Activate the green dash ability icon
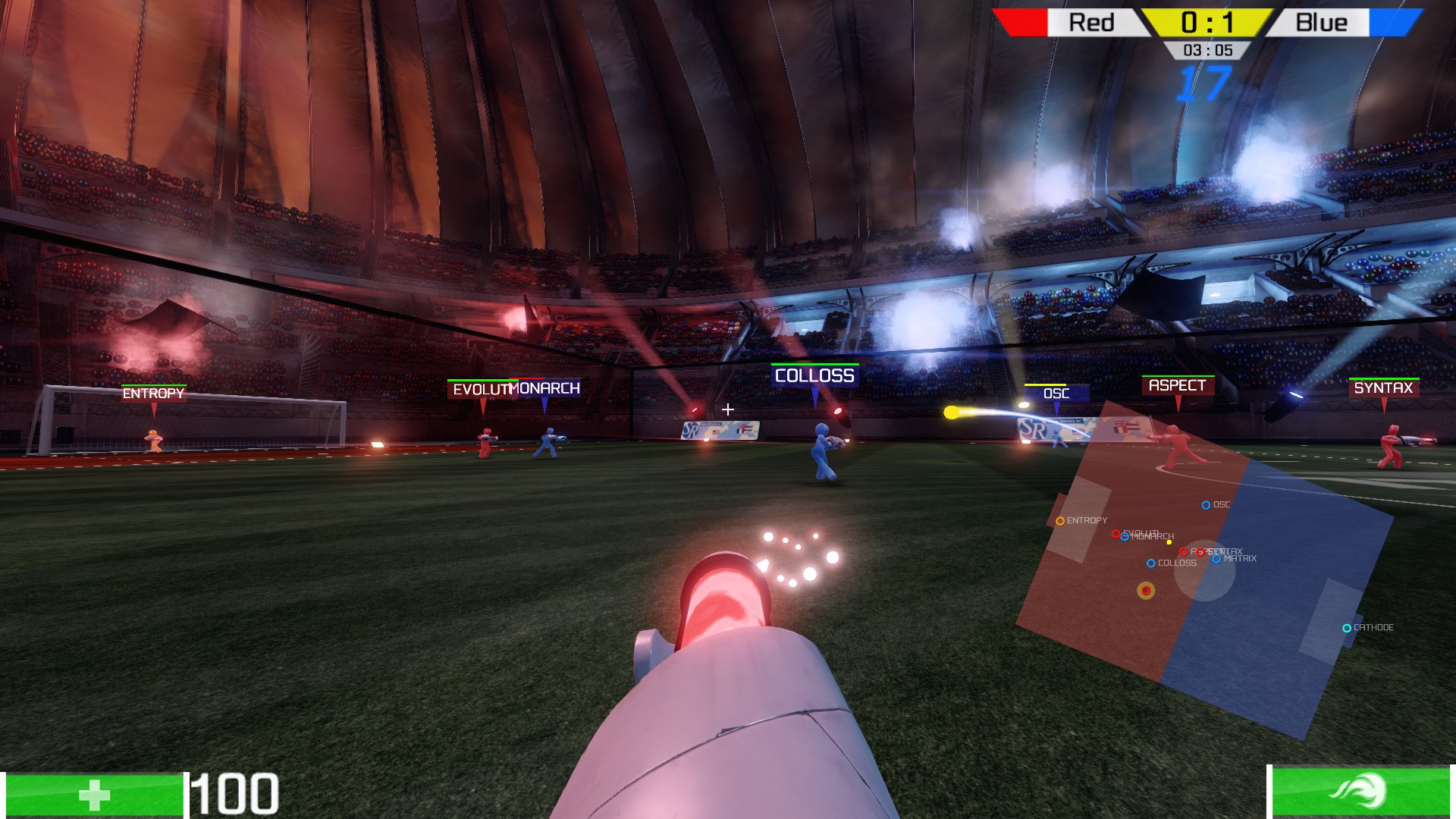The image size is (1456, 819). (1360, 792)
